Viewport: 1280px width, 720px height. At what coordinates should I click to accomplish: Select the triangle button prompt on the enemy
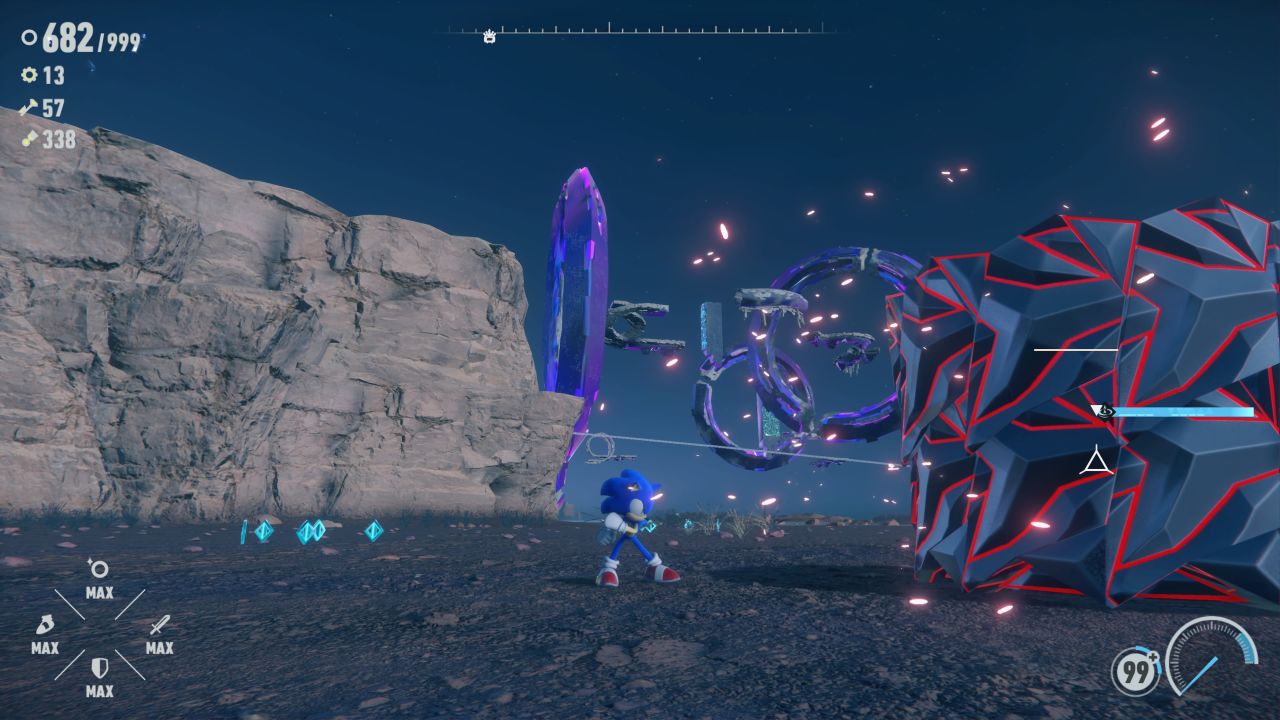[x=1098, y=462]
